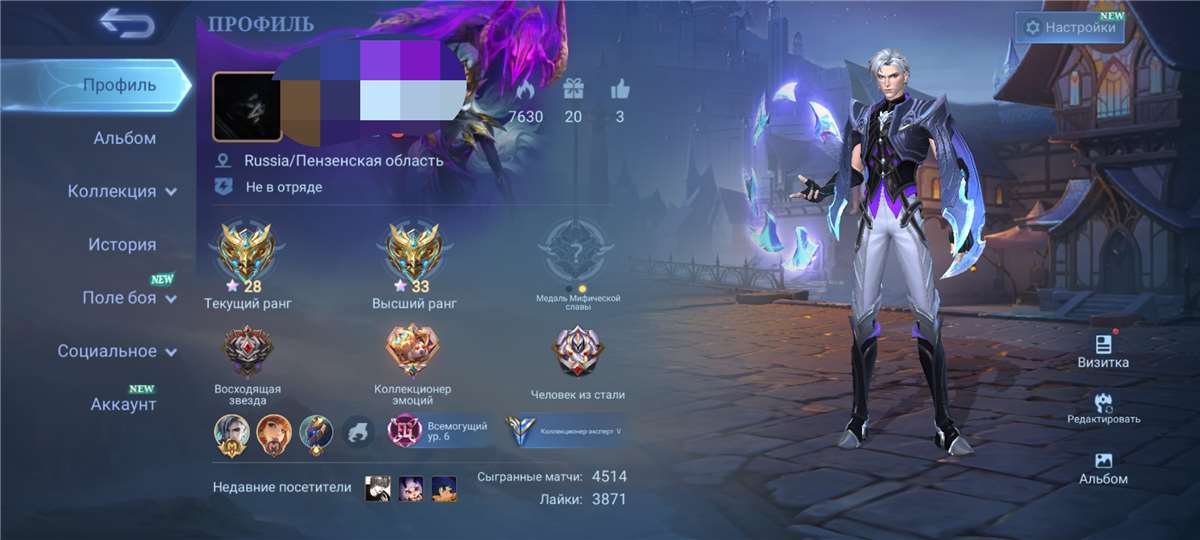1200x540 pixels.
Task: Expand the Коллекция section
Action: tap(122, 191)
